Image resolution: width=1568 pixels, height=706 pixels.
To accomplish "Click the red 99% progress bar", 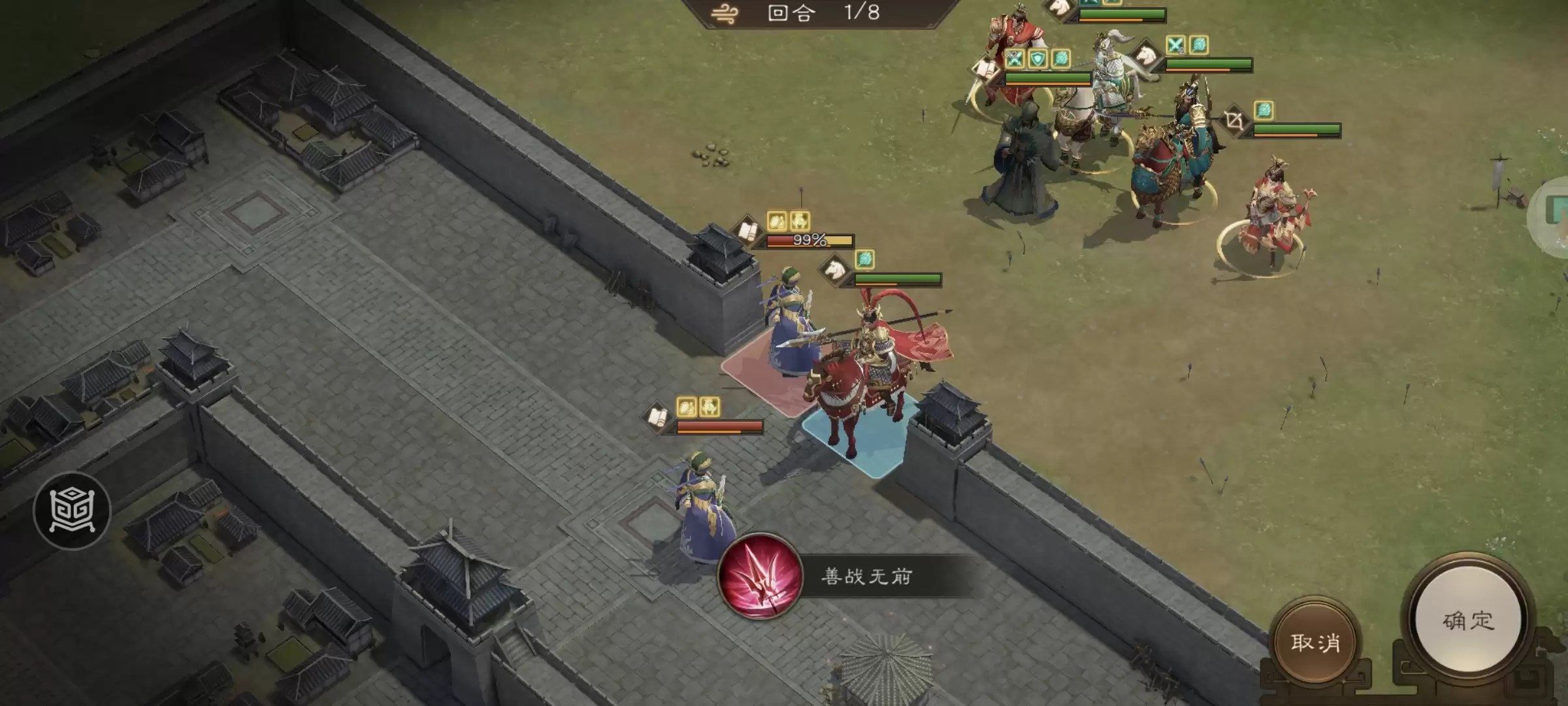I will point(809,241).
